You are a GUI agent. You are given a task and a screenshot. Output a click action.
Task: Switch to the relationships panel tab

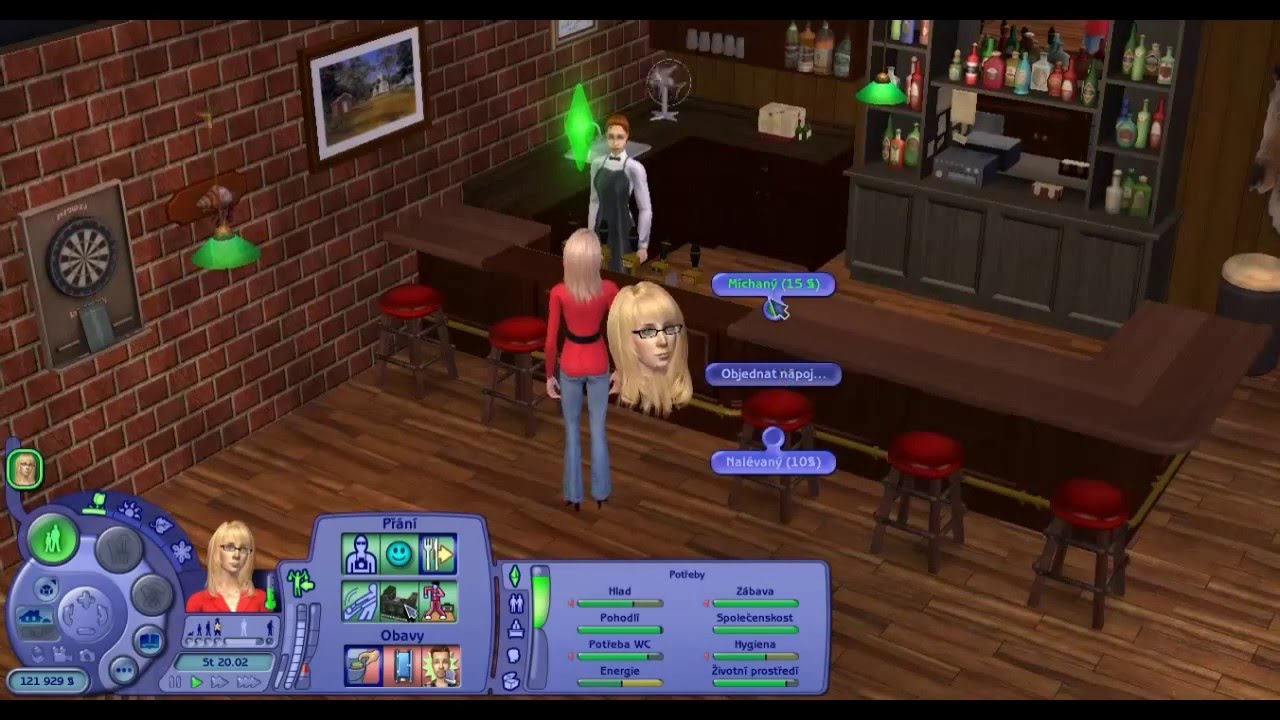pyautogui.click(x=516, y=603)
